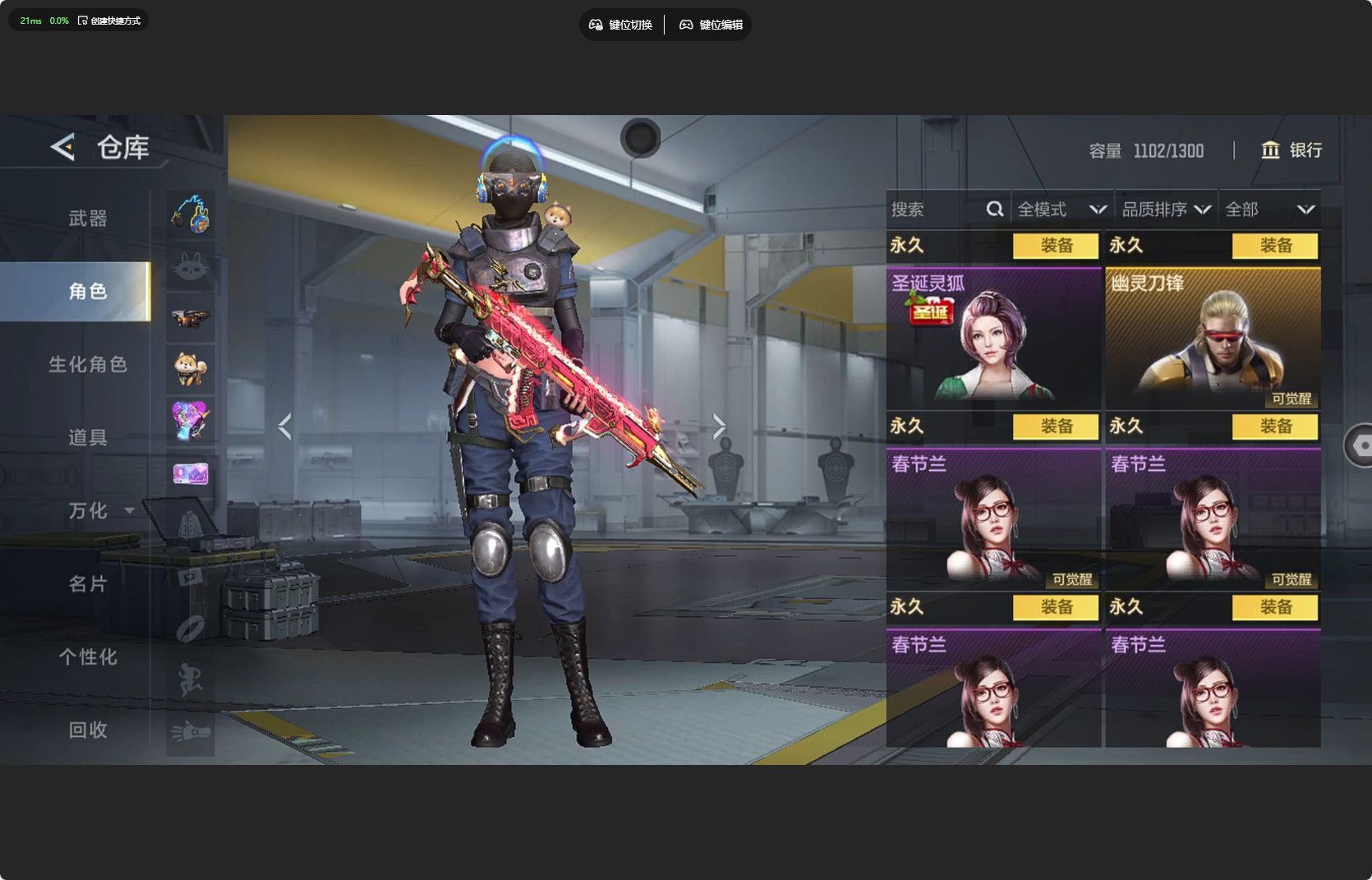The height and width of the screenshot is (880, 1372).
Task: Expand the 万化 category
Action: point(99,510)
